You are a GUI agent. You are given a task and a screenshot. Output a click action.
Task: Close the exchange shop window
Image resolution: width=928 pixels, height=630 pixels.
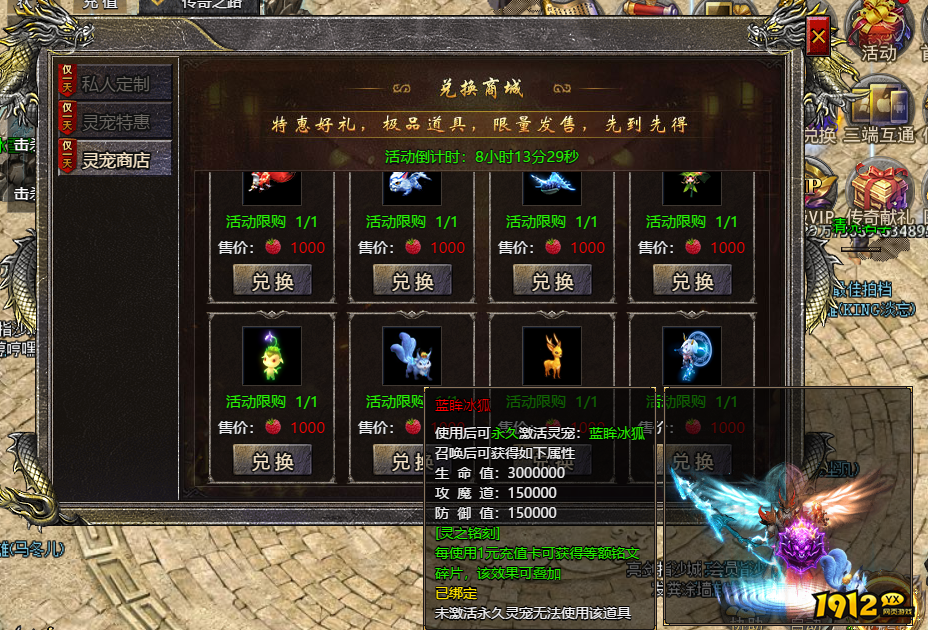pyautogui.click(x=818, y=37)
